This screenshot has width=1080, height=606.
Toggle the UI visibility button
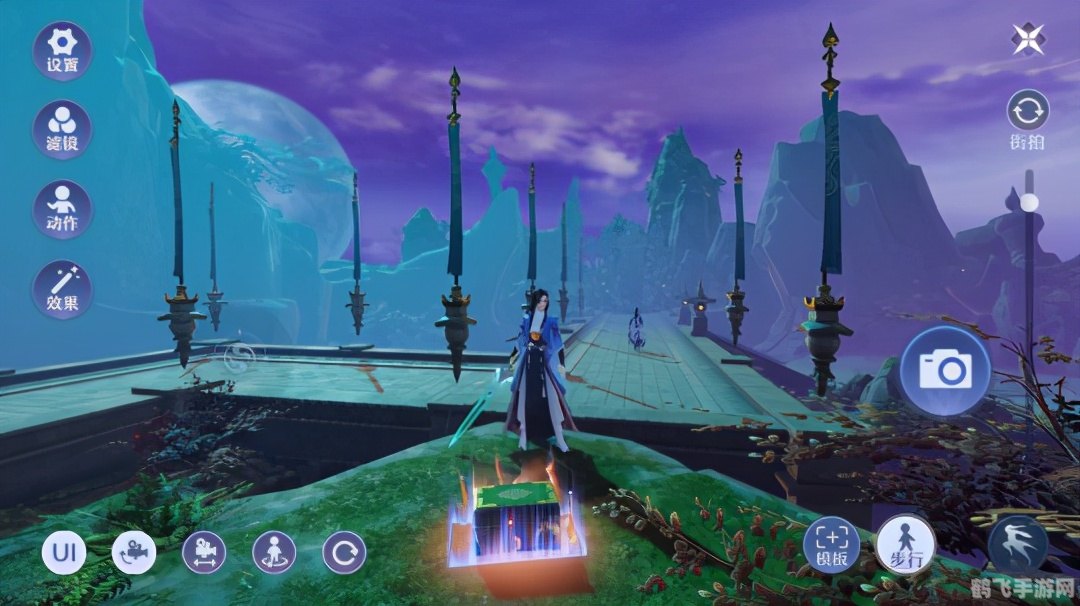(63, 552)
